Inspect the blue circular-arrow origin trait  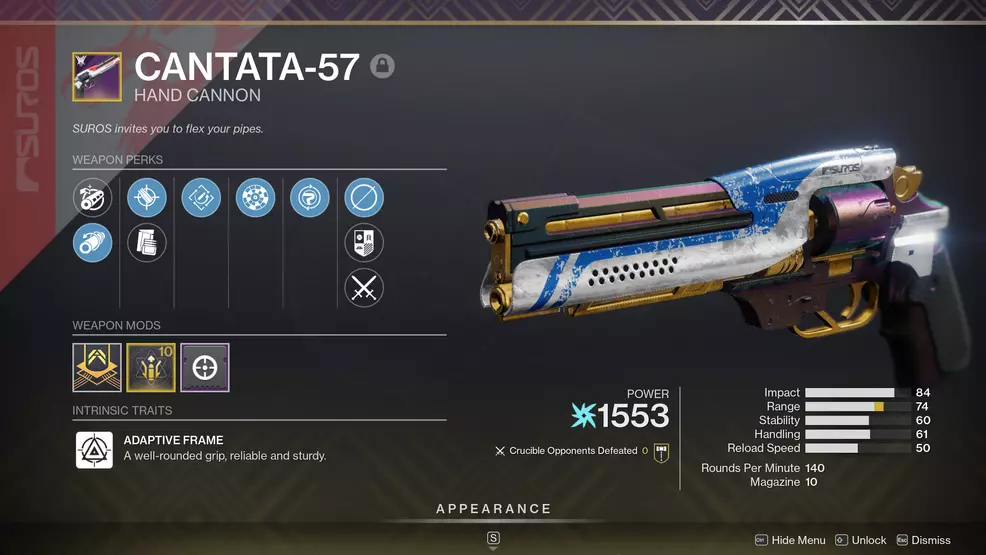pyautogui.click(x=309, y=198)
